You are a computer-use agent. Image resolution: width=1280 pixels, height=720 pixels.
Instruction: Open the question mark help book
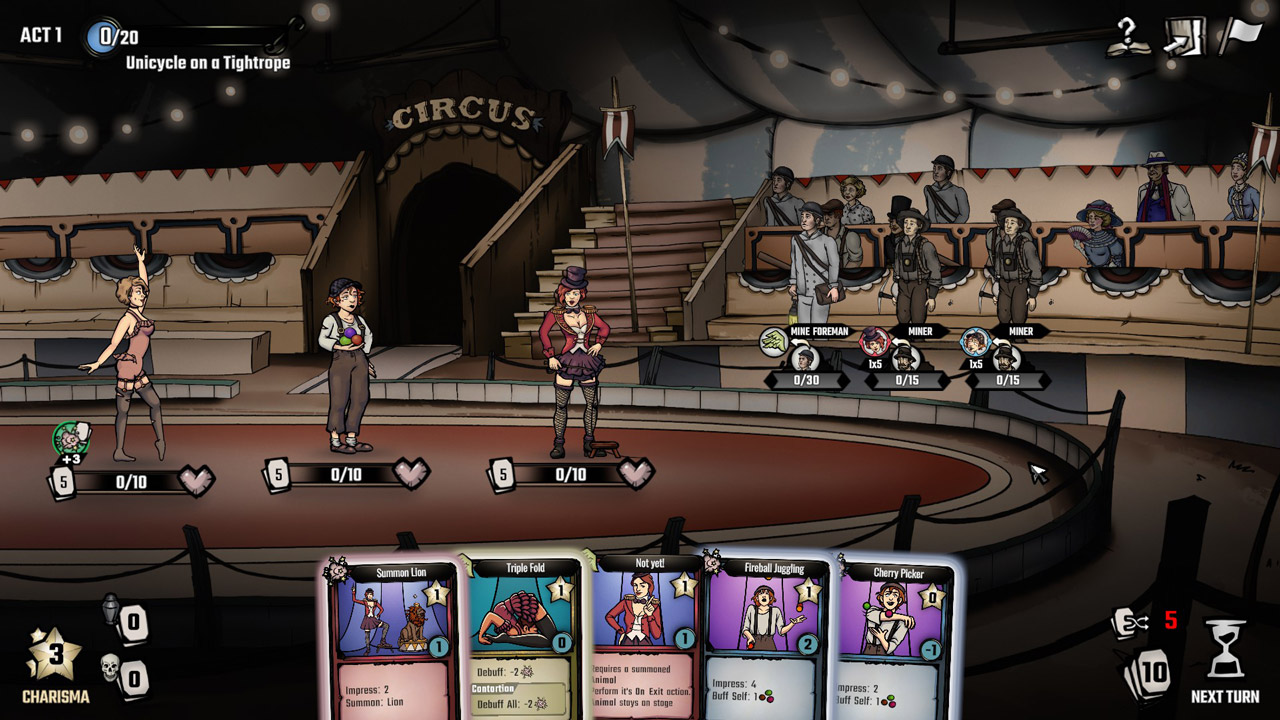pyautogui.click(x=1127, y=38)
